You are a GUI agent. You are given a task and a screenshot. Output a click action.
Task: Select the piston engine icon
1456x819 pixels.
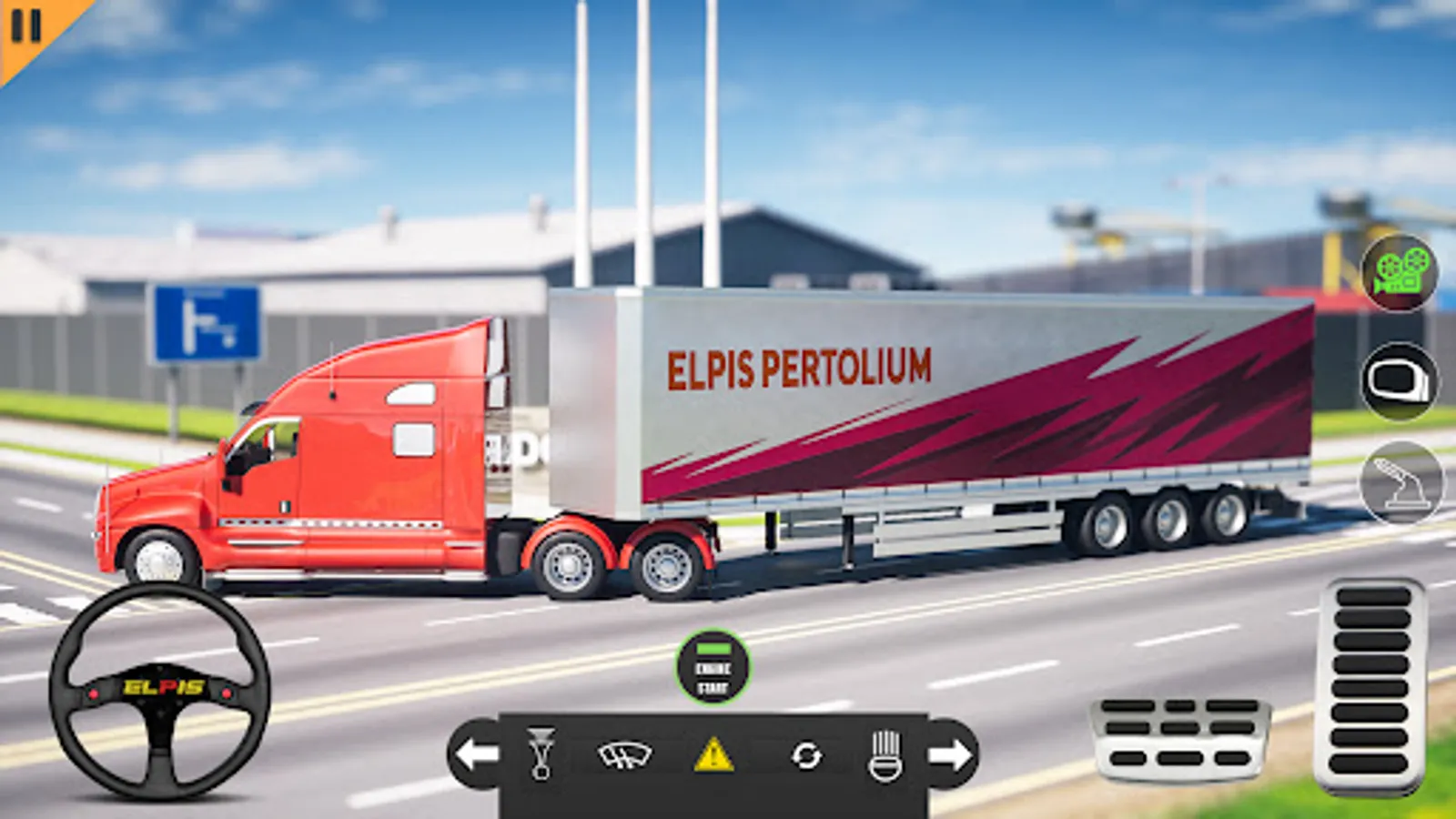(541, 753)
